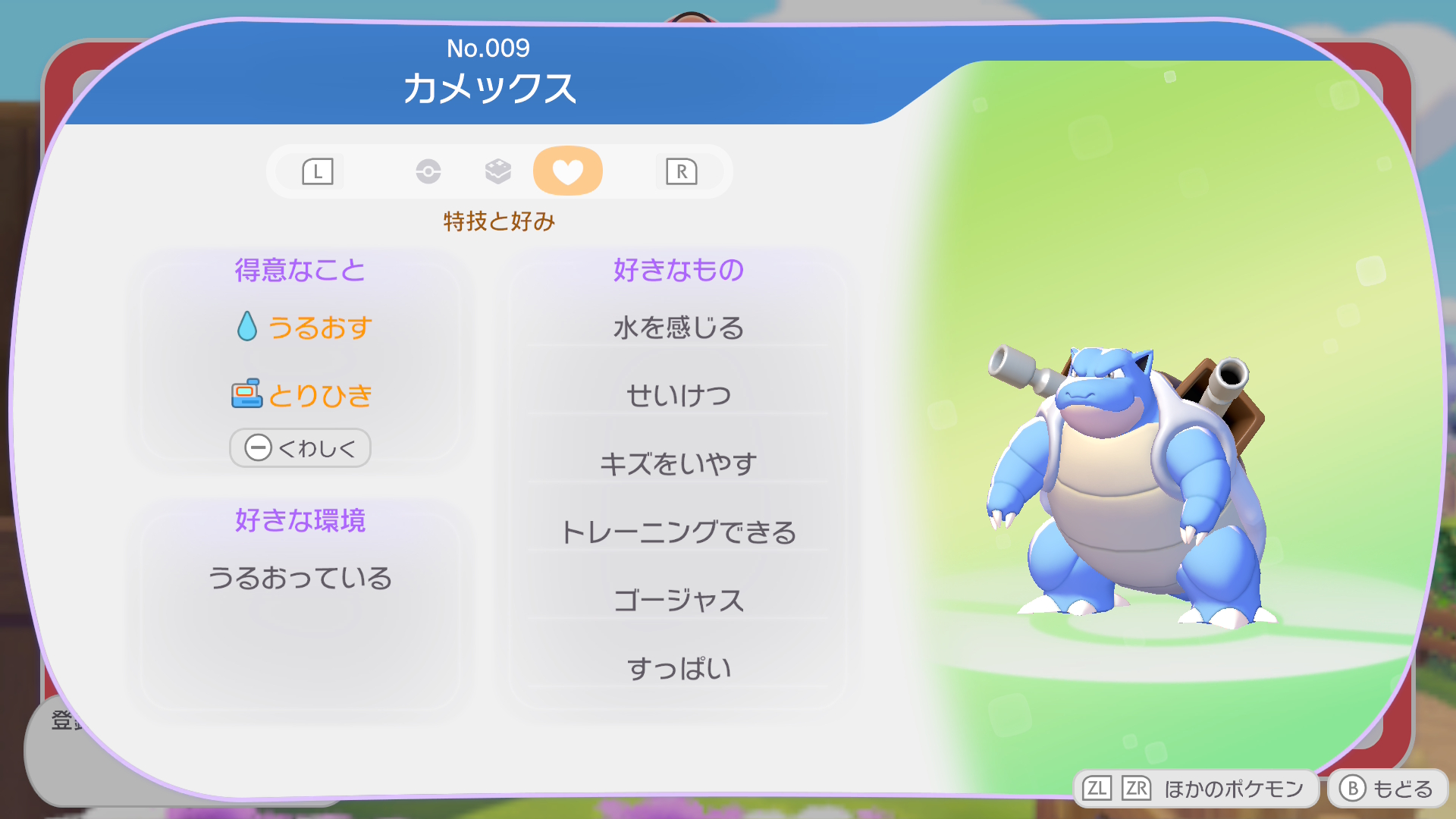Click the くわしく details button
1456x819 pixels.
(x=300, y=448)
